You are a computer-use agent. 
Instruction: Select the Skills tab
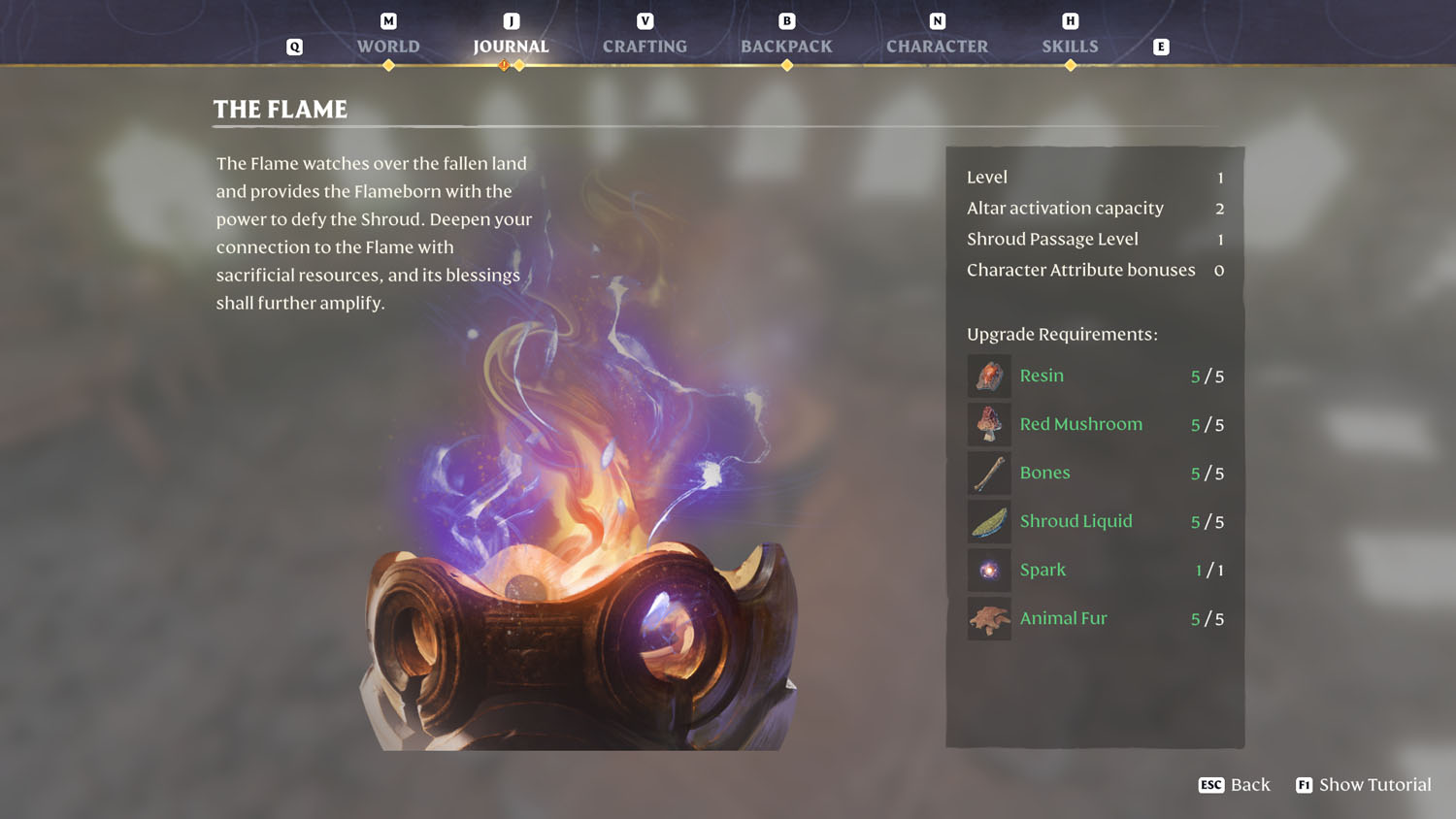tap(1070, 46)
